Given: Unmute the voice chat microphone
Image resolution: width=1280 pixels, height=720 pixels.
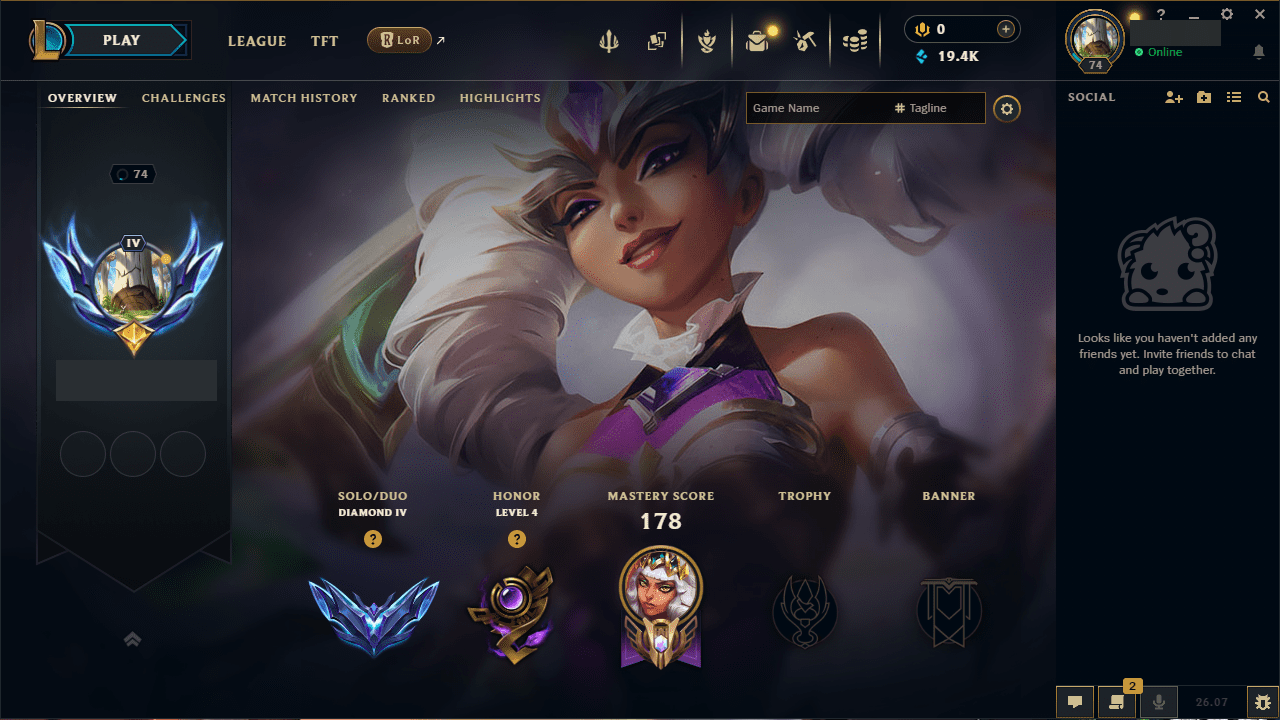Looking at the screenshot, I should click(x=1158, y=699).
